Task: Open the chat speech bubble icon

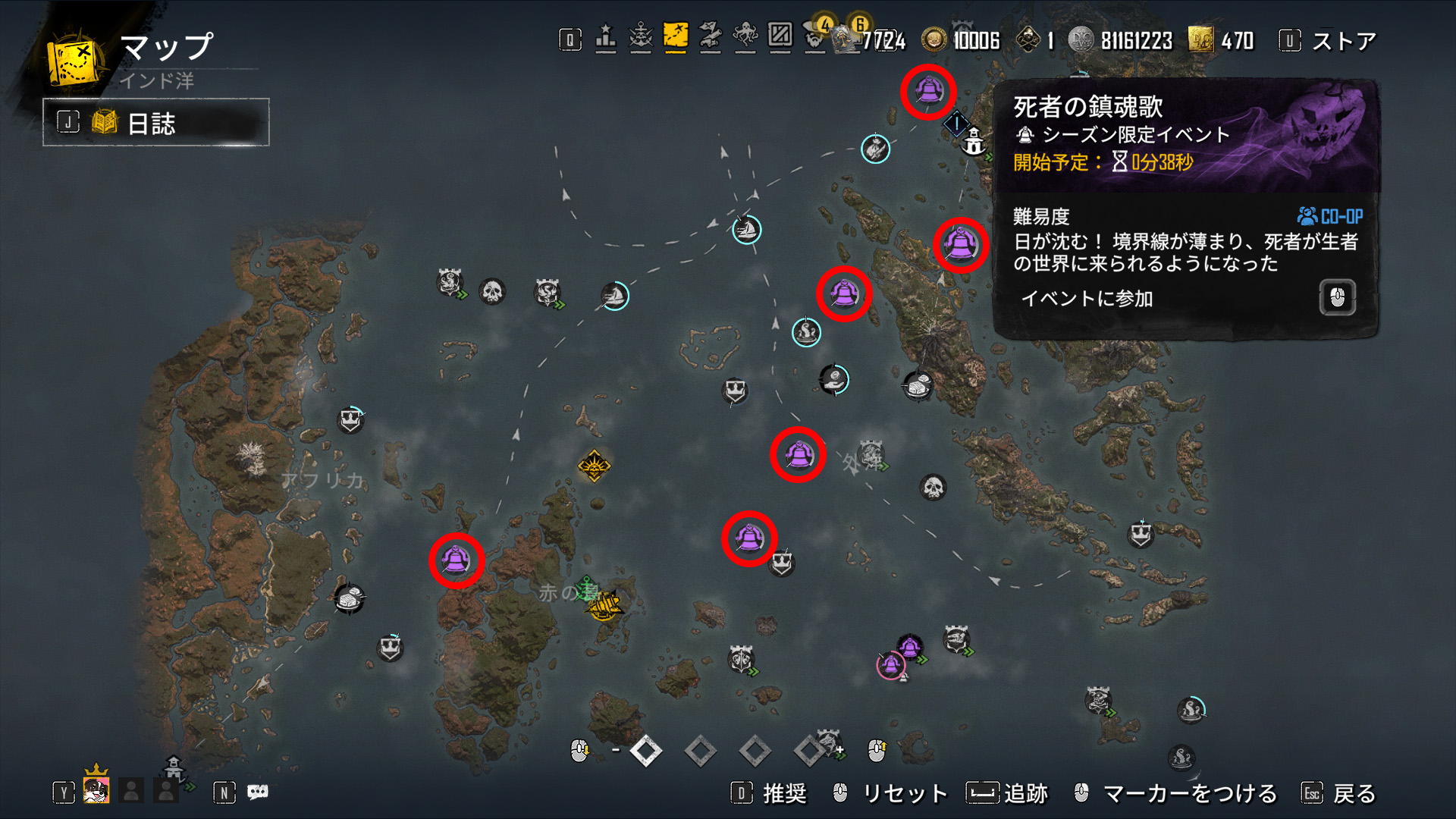Action: click(x=258, y=792)
